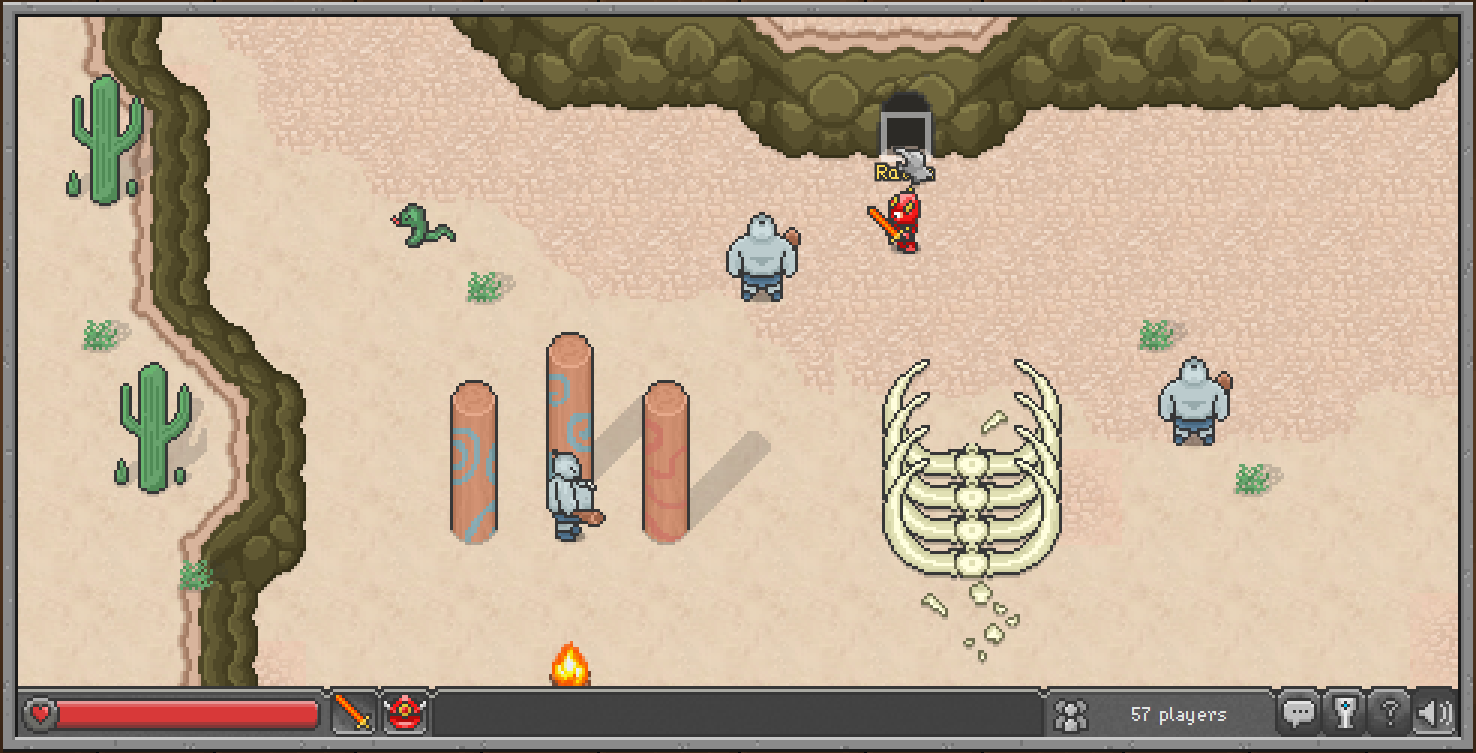Image resolution: width=1476 pixels, height=753 pixels.
Task: Click the player group icon in the status bar
Action: [x=1070, y=714]
